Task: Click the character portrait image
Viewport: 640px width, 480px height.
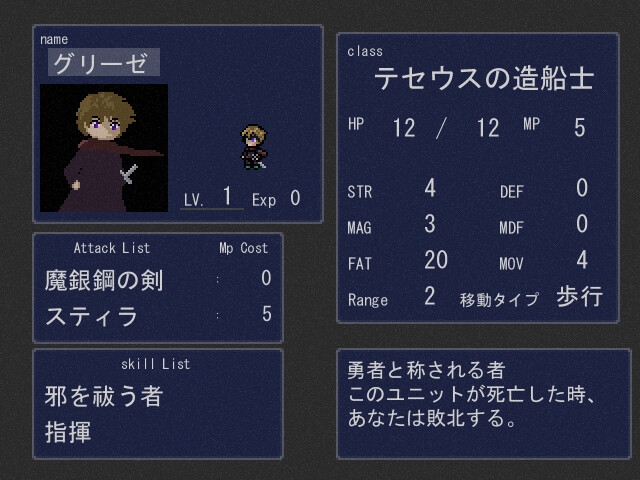Action: [x=104, y=148]
